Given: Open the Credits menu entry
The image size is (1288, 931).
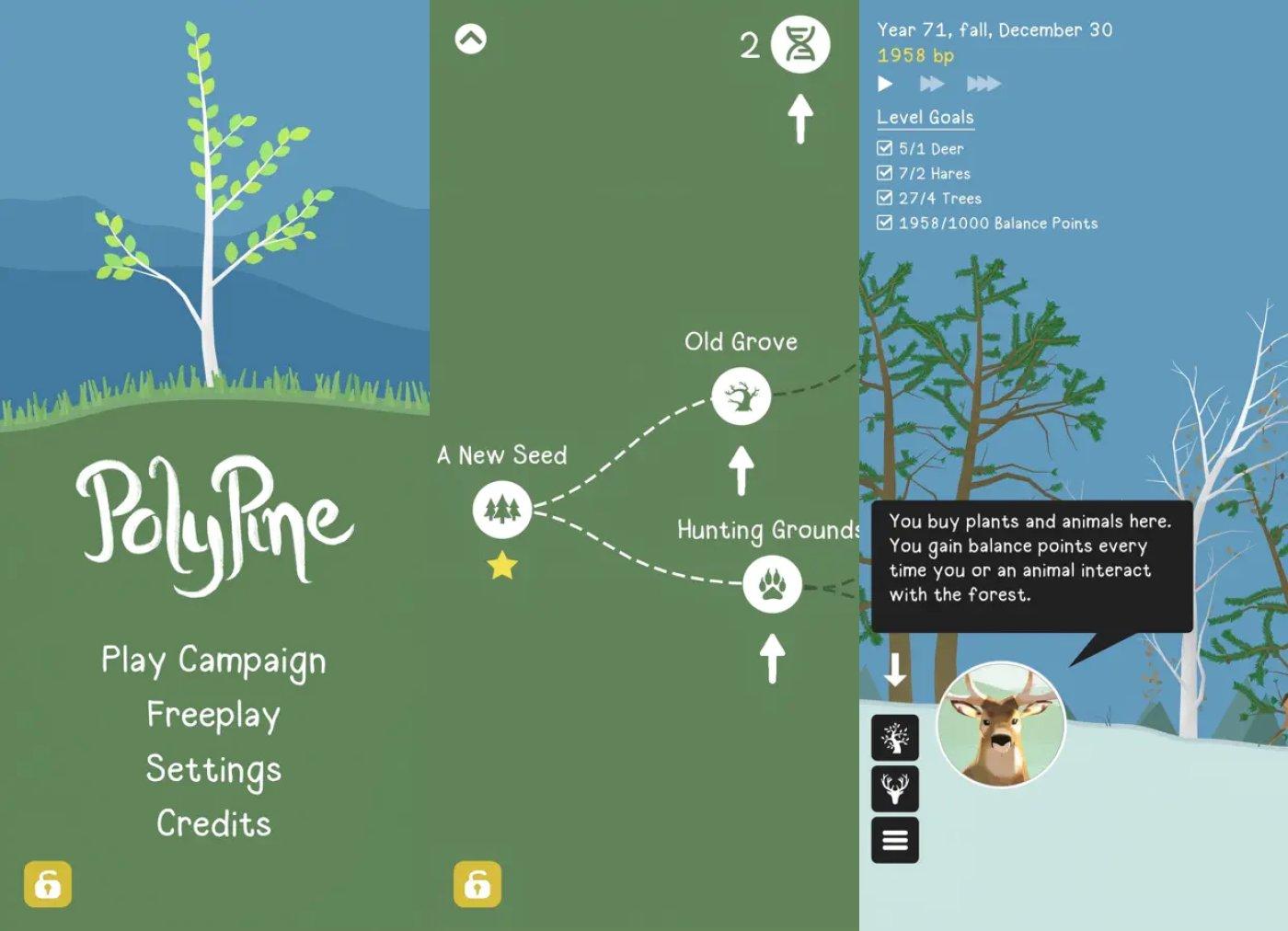Looking at the screenshot, I should pos(213,824).
